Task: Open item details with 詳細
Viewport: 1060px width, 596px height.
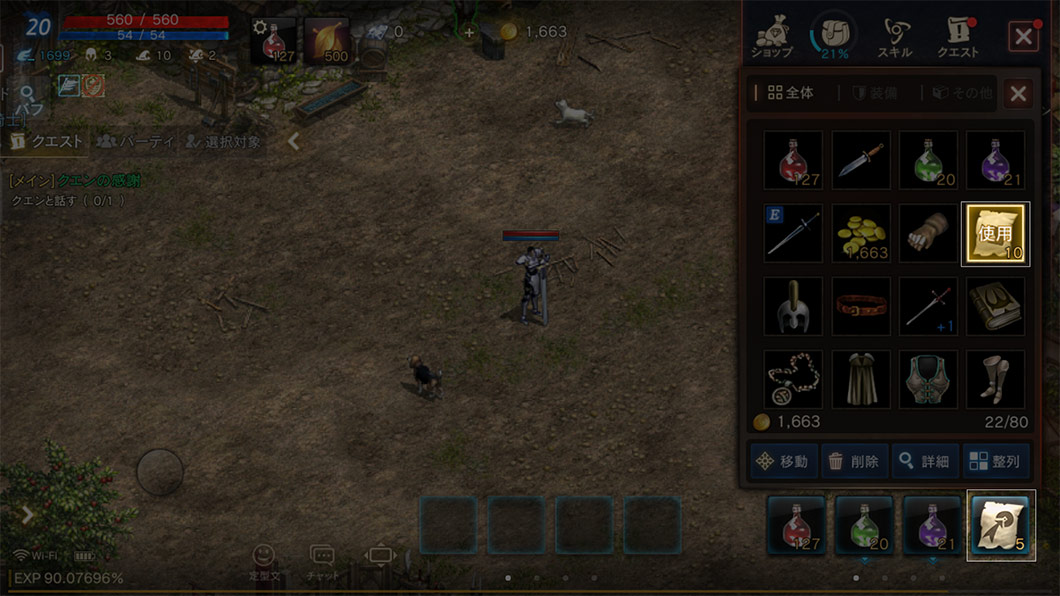Action: coord(924,462)
